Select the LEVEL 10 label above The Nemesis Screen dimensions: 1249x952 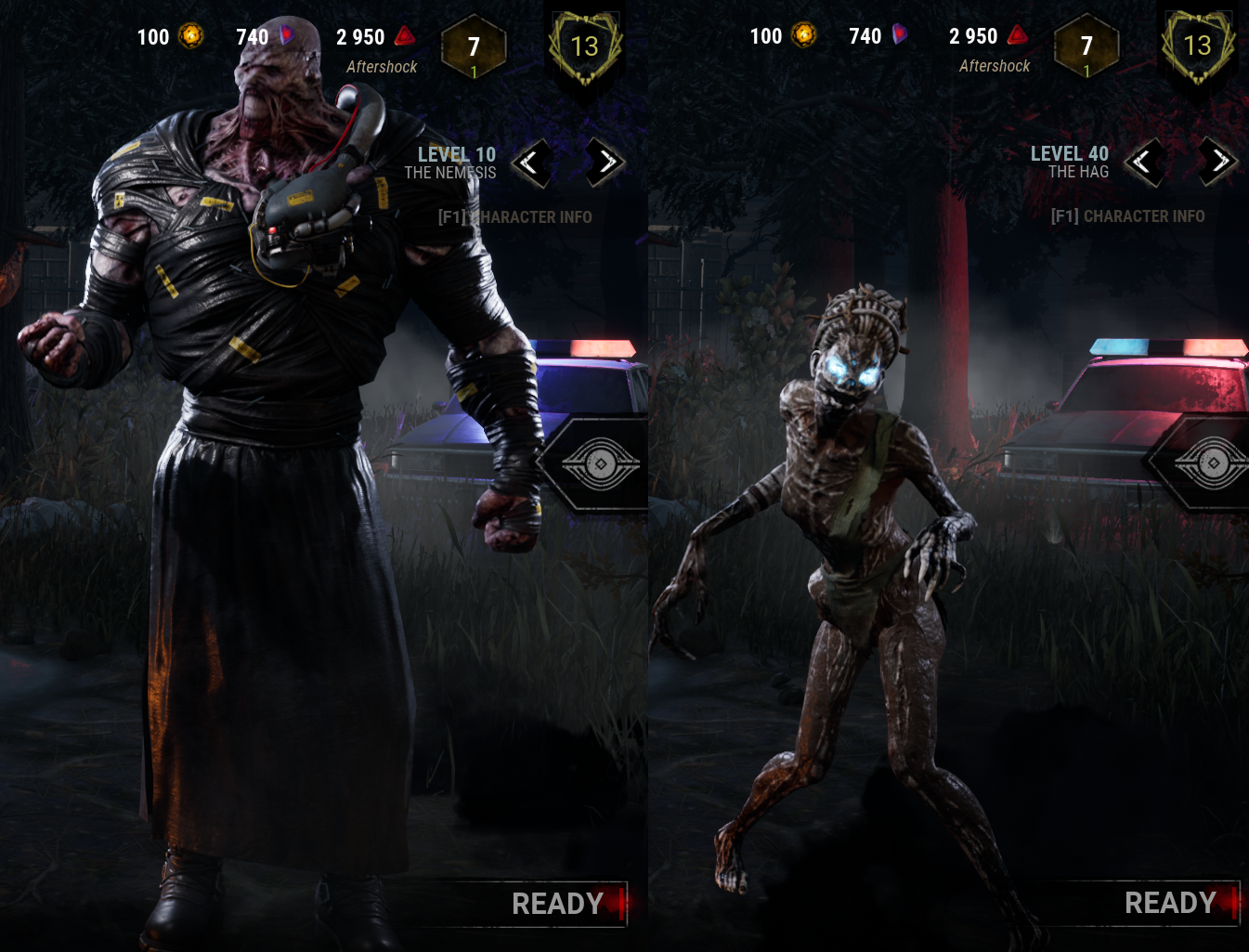(458, 155)
